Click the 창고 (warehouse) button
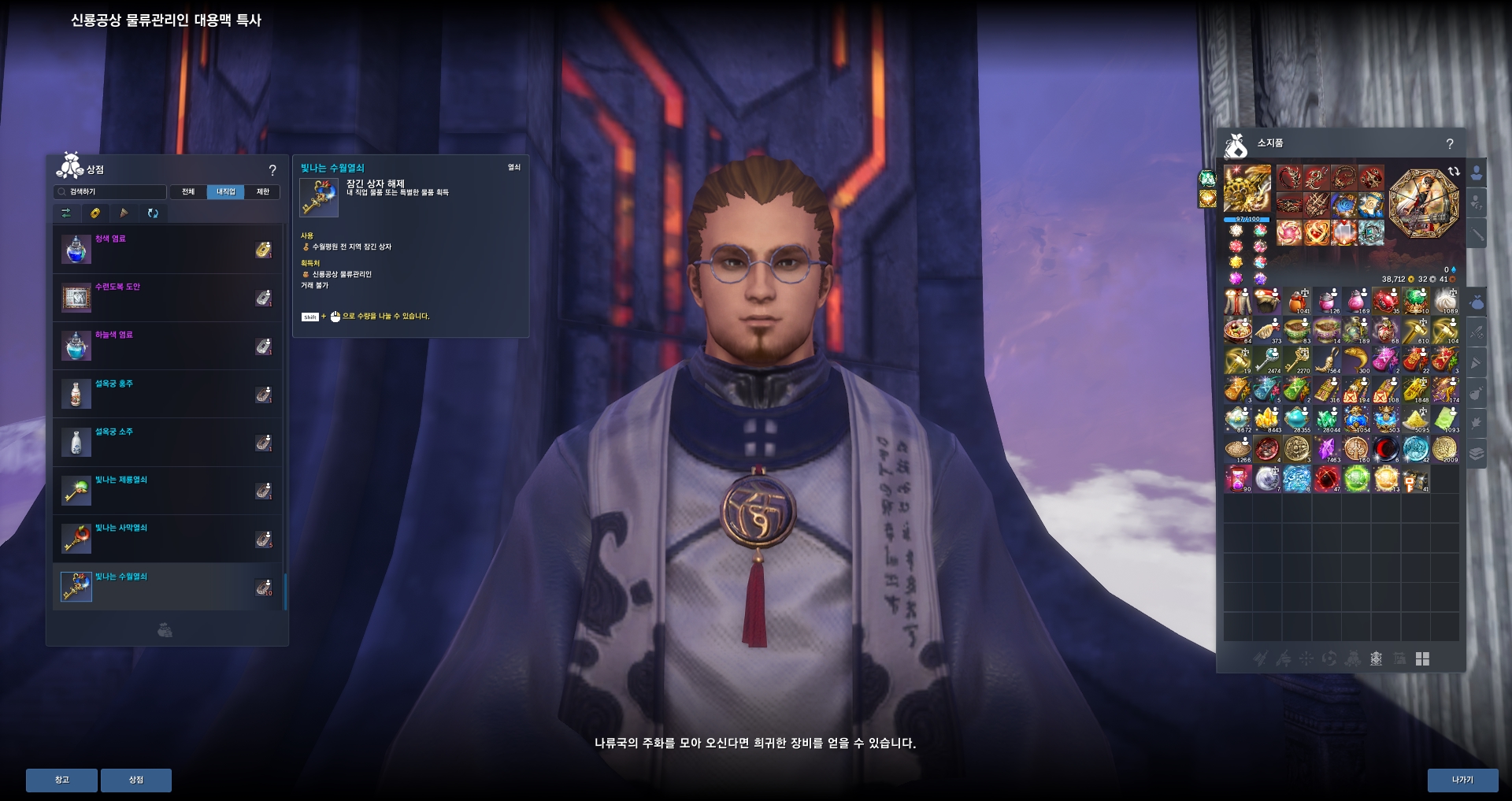1512x801 pixels. (x=61, y=780)
